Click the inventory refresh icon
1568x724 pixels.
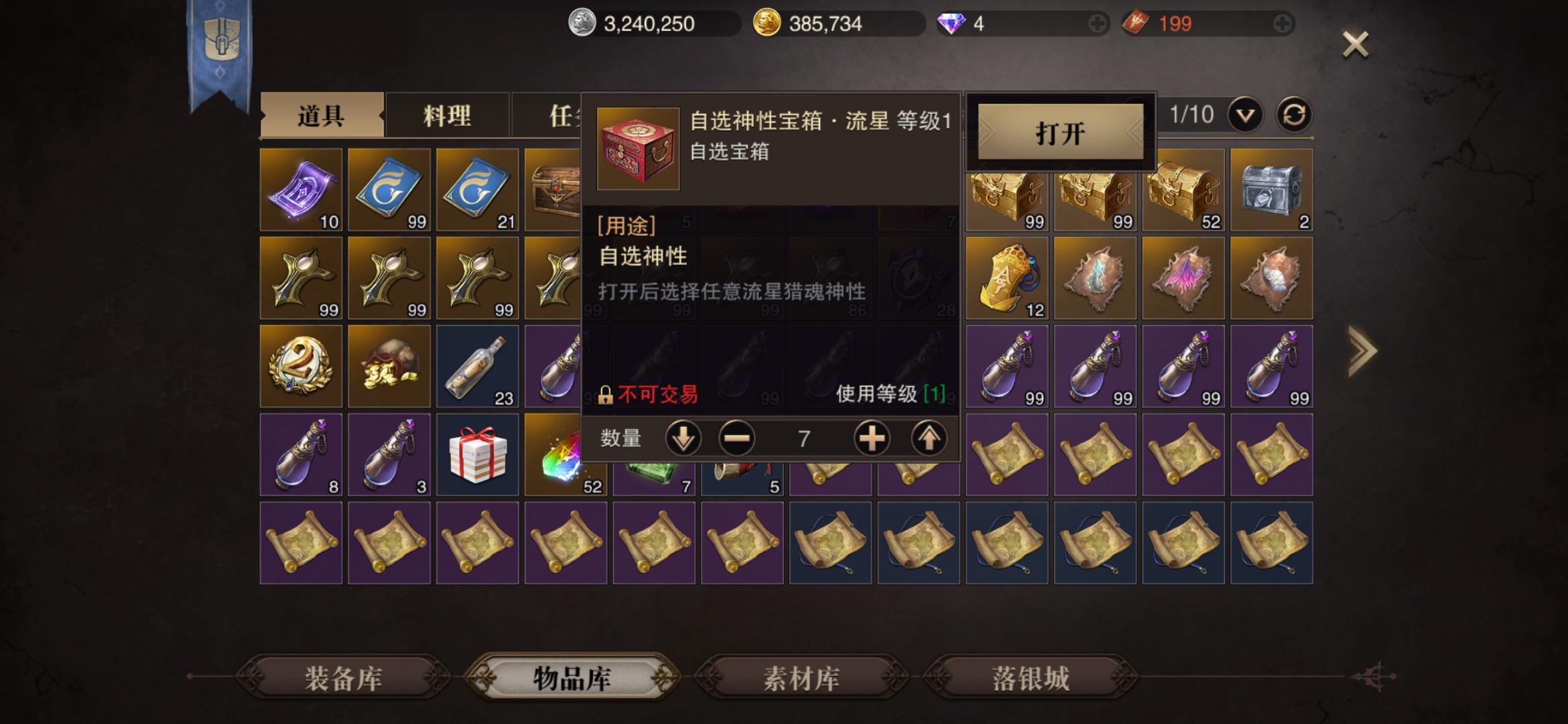pyautogui.click(x=1293, y=114)
